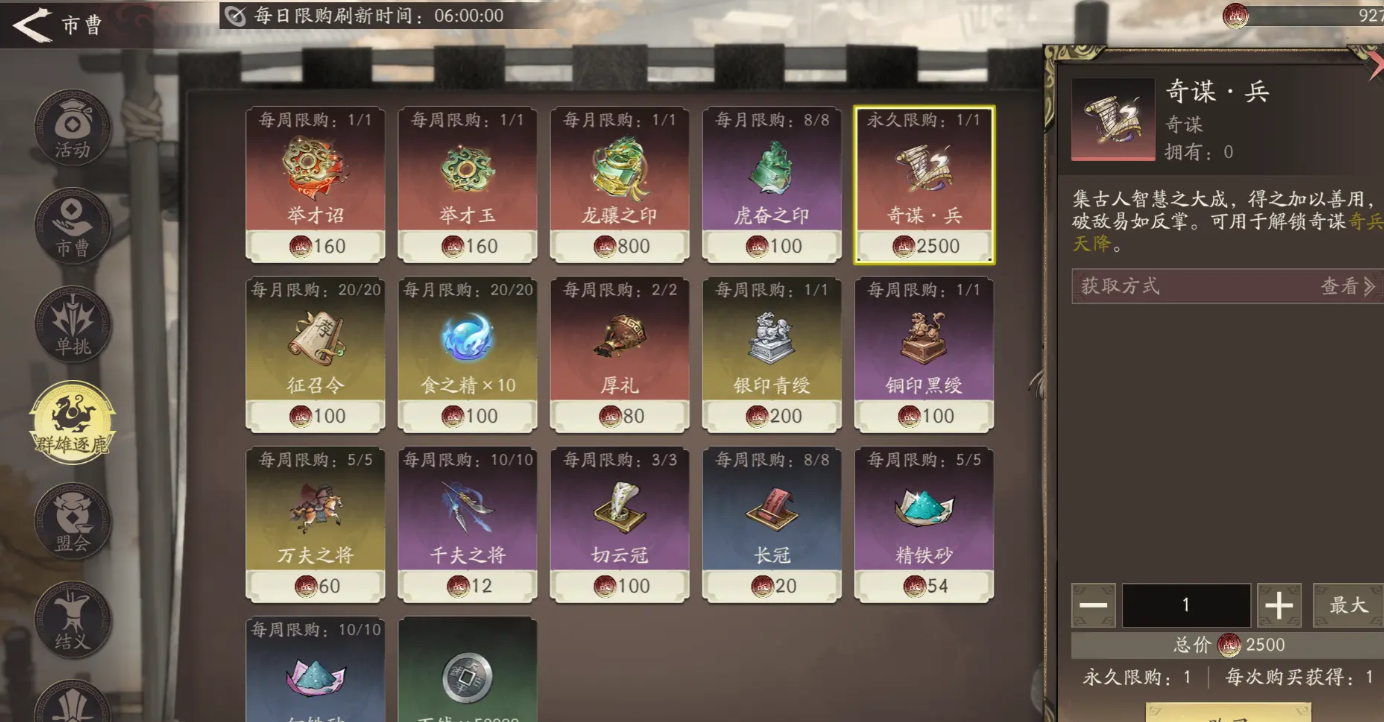Increase purchase quantity with plus button
Viewport: 1384px width, 722px height.
[x=1279, y=605]
